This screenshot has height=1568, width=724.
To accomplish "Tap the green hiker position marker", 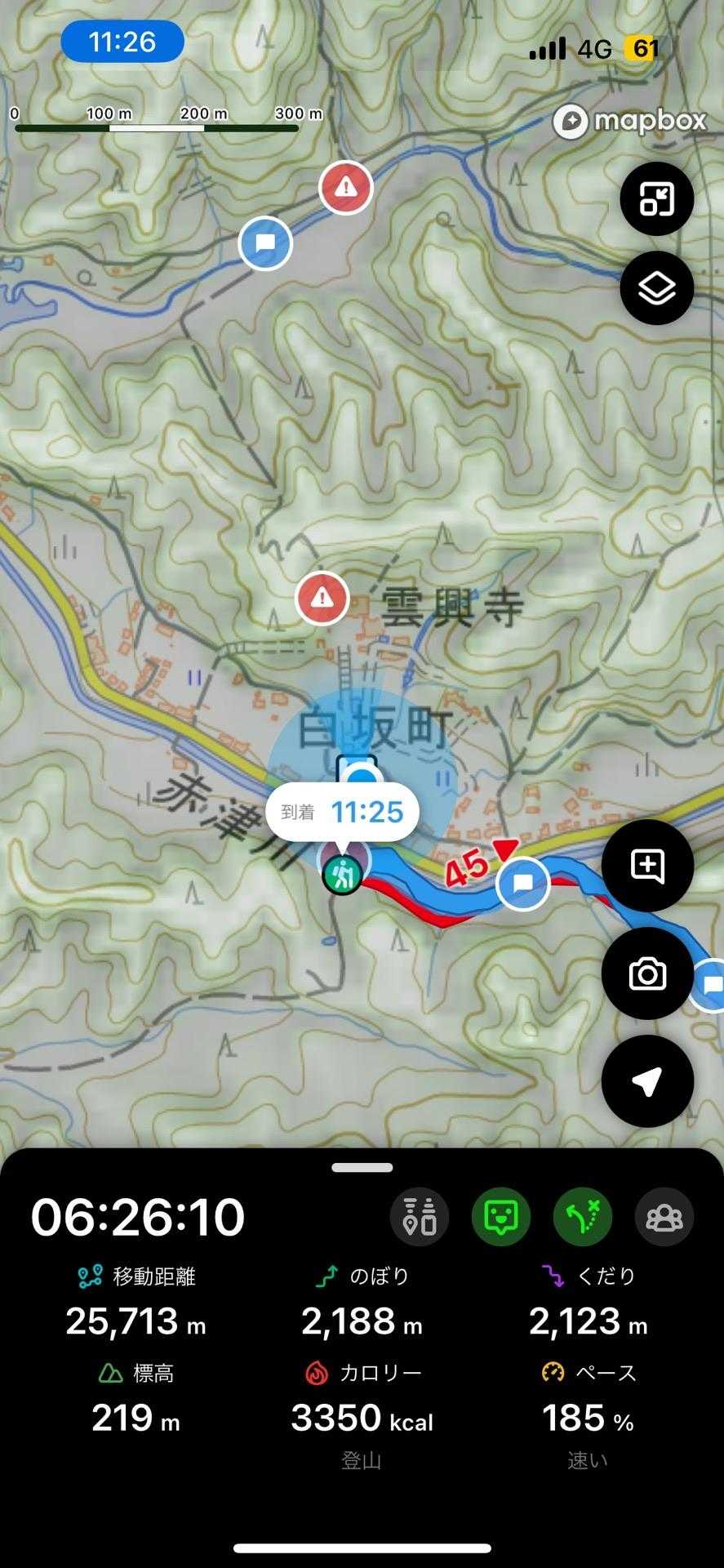I will pos(342,875).
